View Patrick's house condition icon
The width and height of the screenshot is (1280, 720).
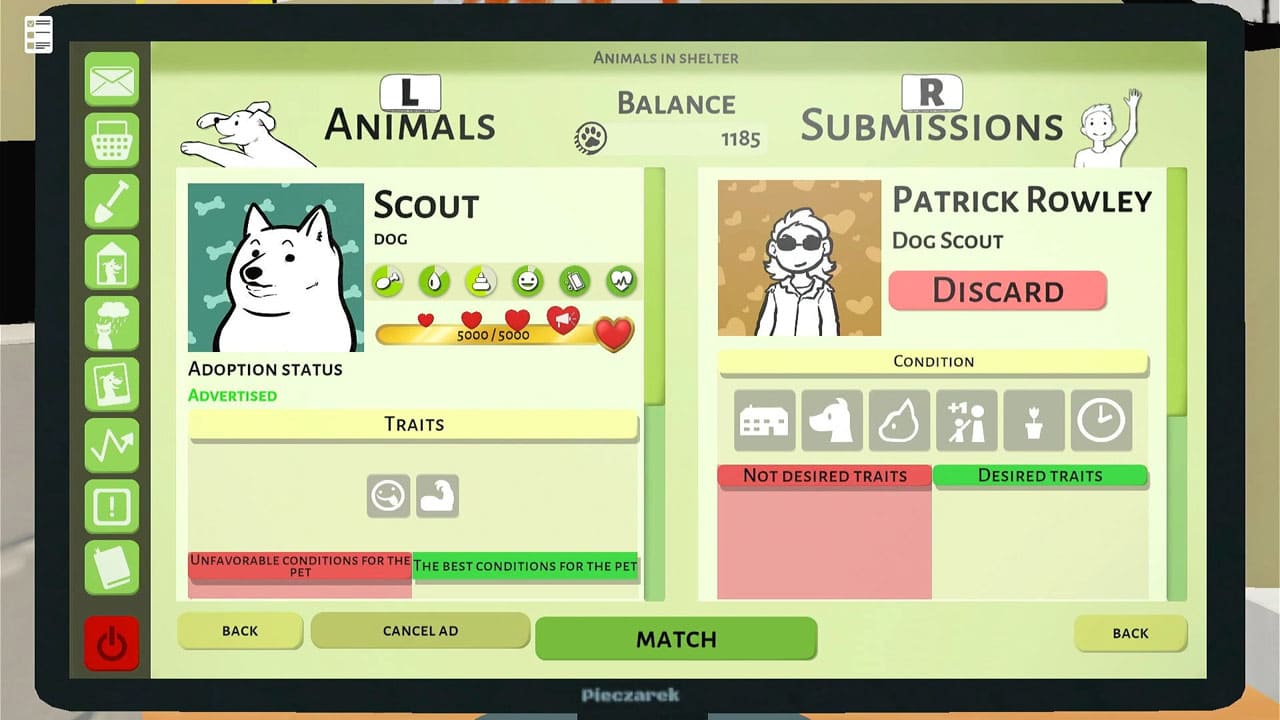coord(763,420)
